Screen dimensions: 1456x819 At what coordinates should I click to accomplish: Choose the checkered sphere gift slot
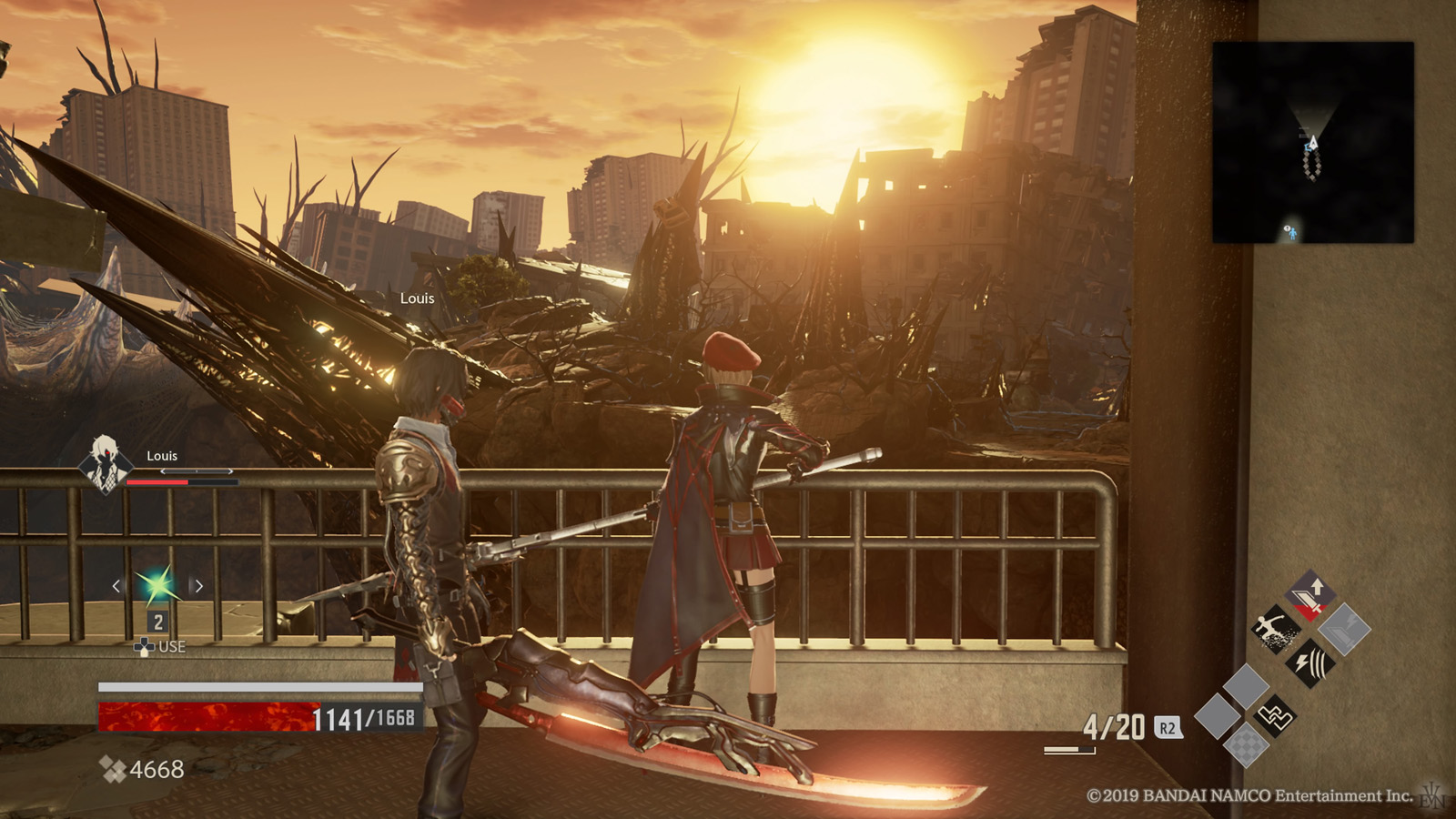tap(1245, 746)
